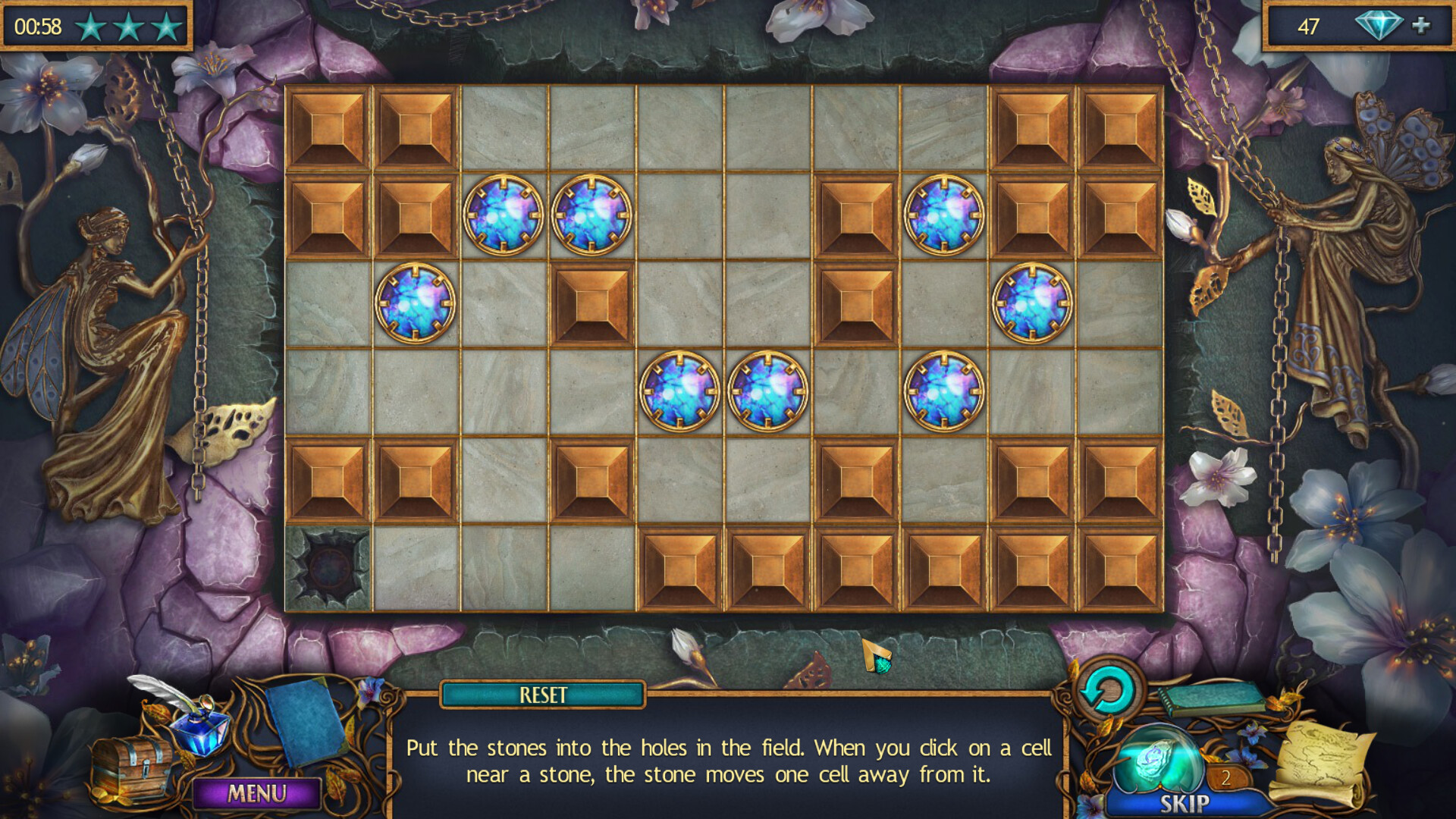This screenshot has width=1456, height=819.
Task: Click the three-star rating progress display
Action: point(127,25)
